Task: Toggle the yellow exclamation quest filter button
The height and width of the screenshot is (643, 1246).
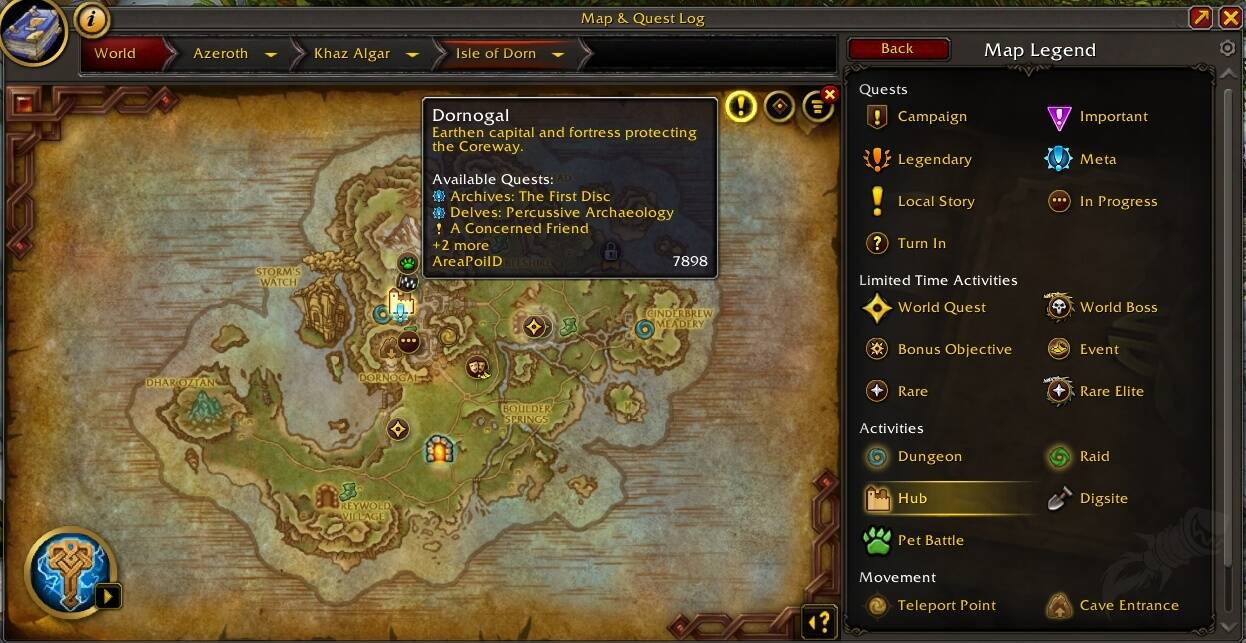Action: point(740,105)
